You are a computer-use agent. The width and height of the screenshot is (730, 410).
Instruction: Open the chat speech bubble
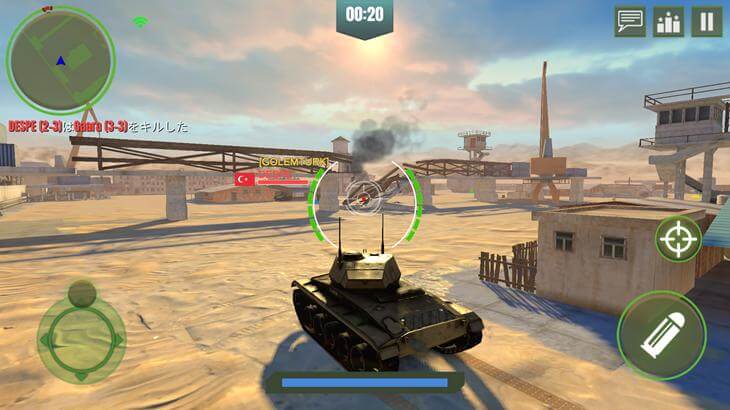pos(630,21)
